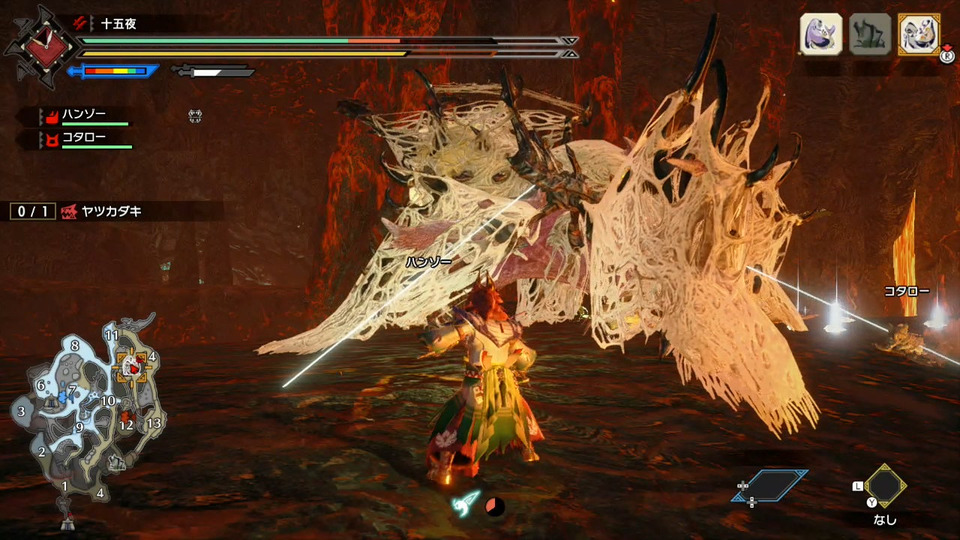The image size is (960, 540).
Task: Click area 12 on the minimap
Action: (x=126, y=425)
